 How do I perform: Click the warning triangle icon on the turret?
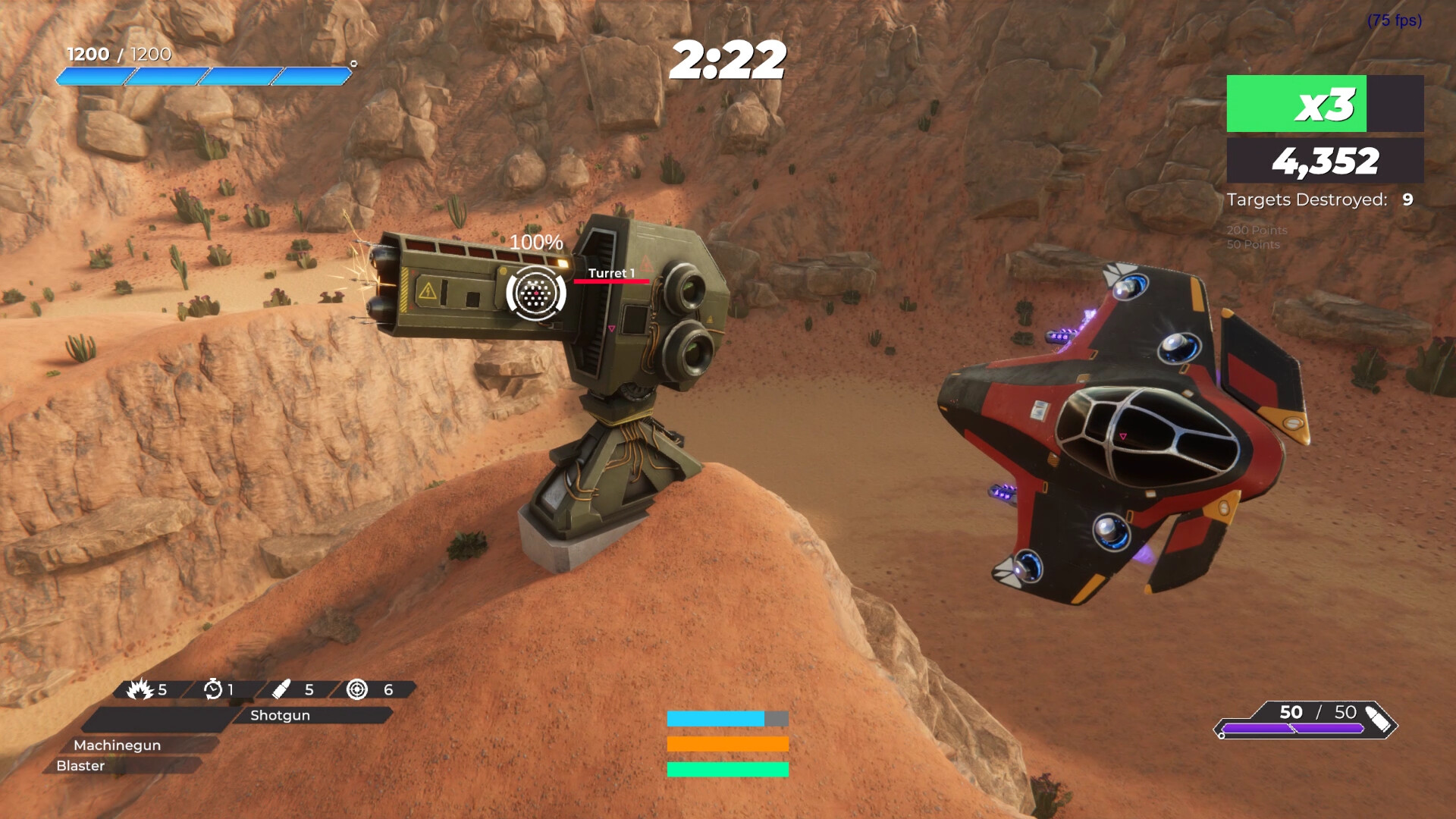(428, 290)
